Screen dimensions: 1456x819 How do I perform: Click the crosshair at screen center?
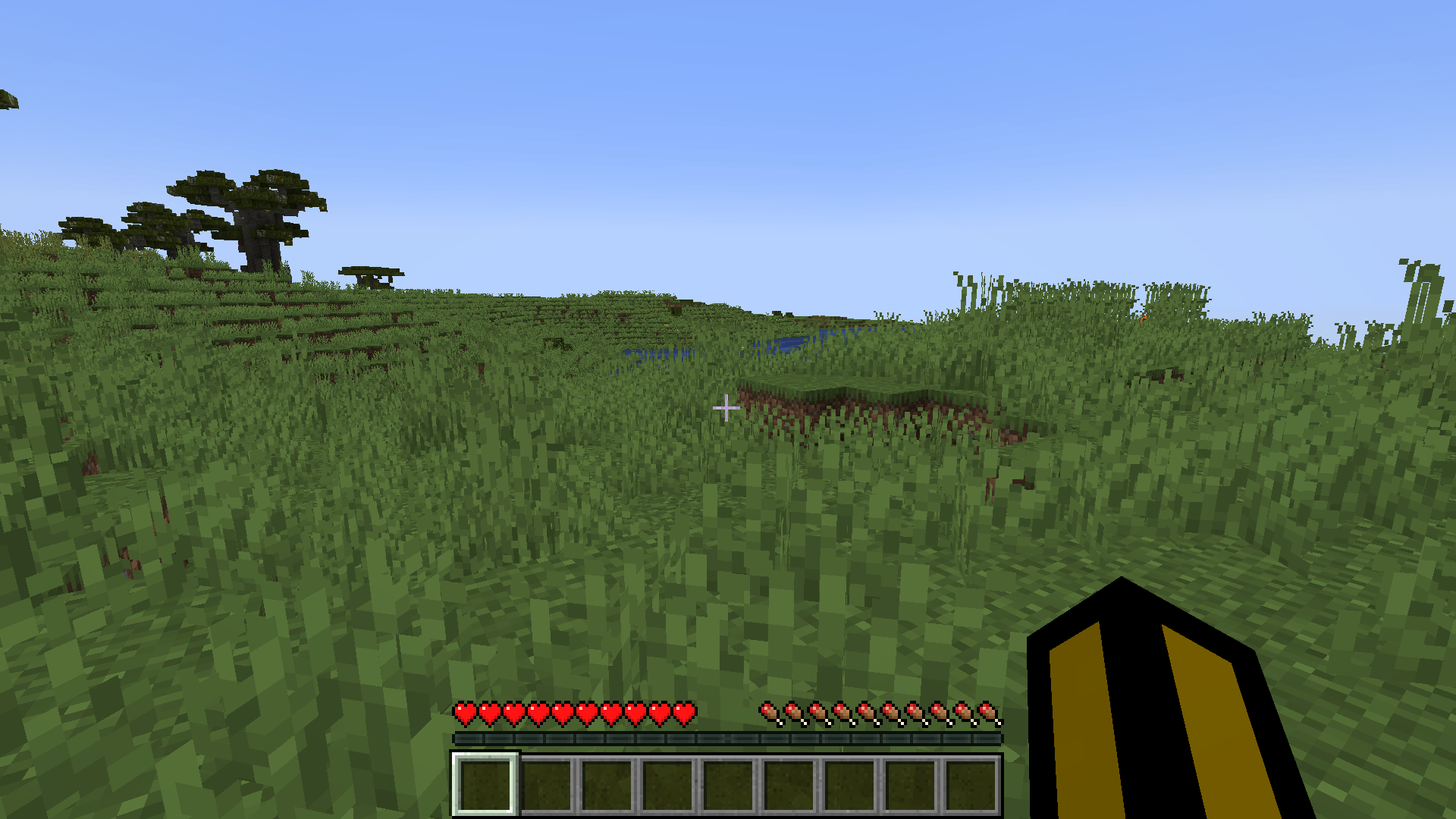click(726, 408)
